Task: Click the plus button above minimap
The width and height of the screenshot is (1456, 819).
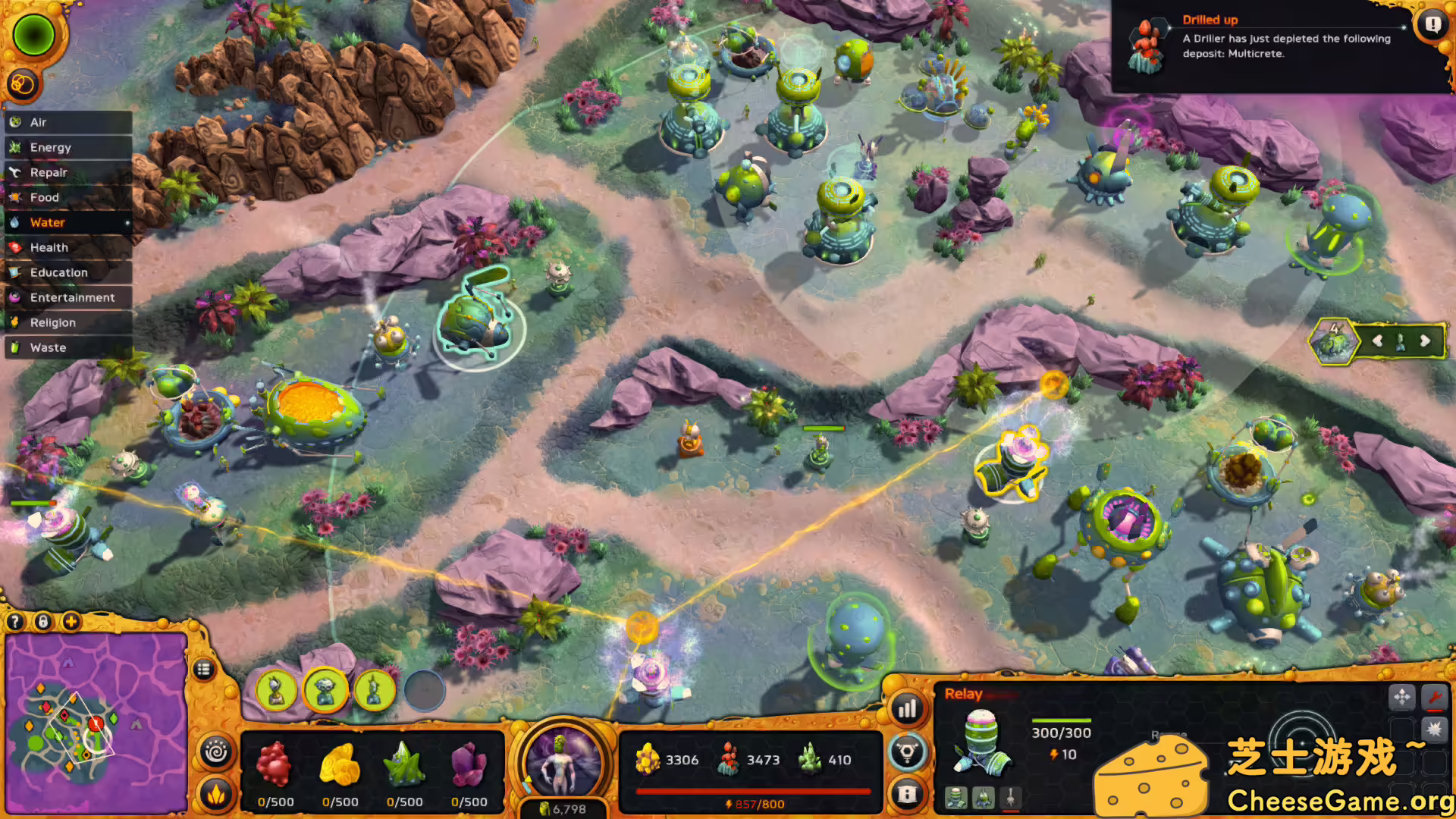Action: tap(71, 622)
